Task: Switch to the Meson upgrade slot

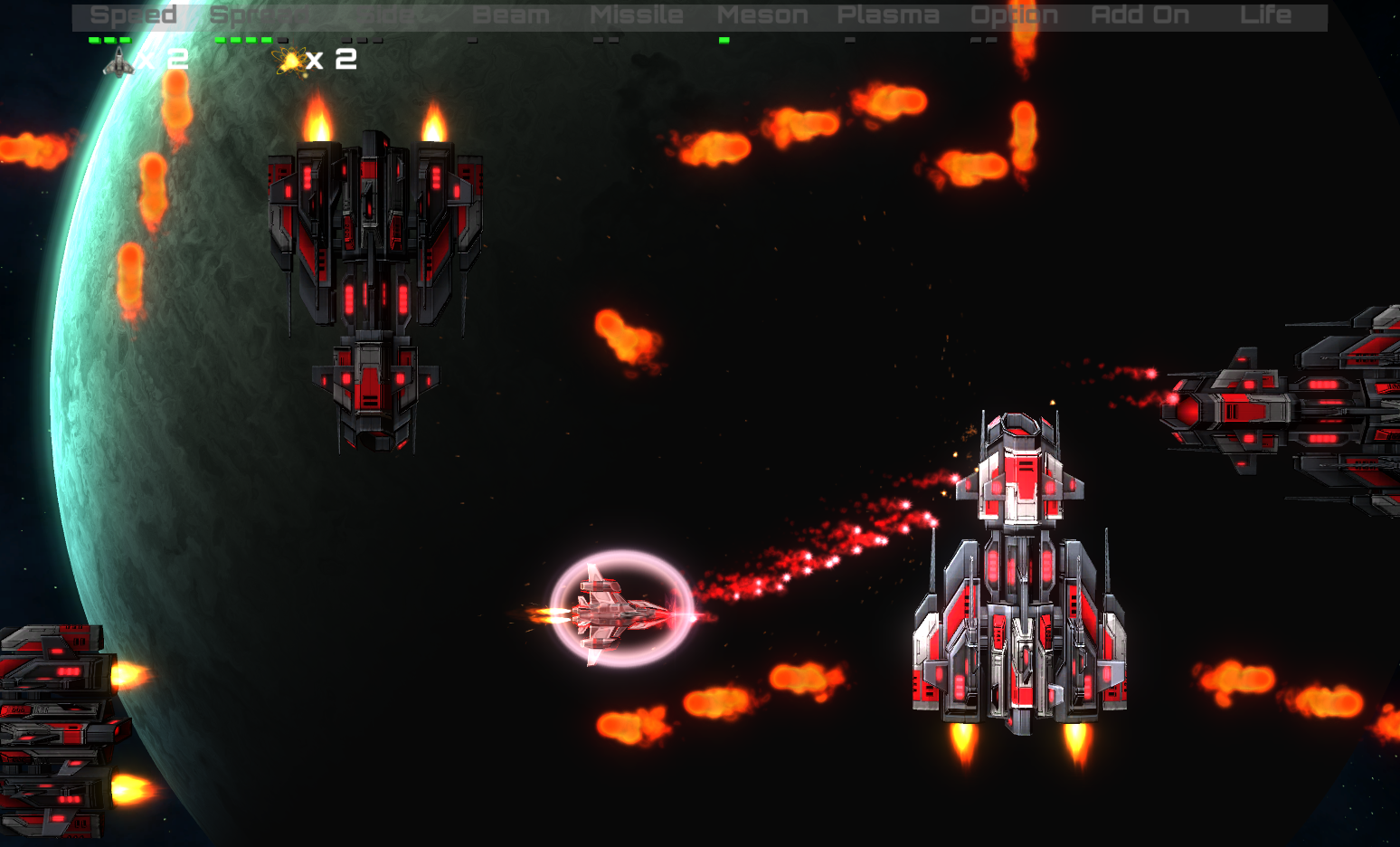Action: pos(765,14)
